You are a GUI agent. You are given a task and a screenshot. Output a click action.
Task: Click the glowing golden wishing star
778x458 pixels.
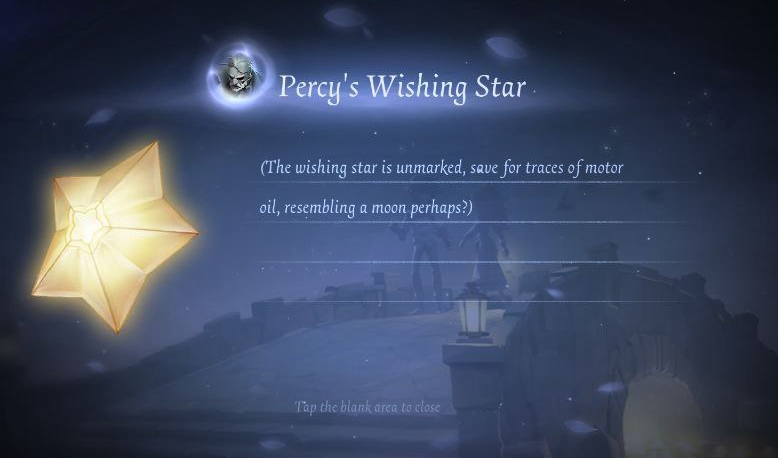113,235
